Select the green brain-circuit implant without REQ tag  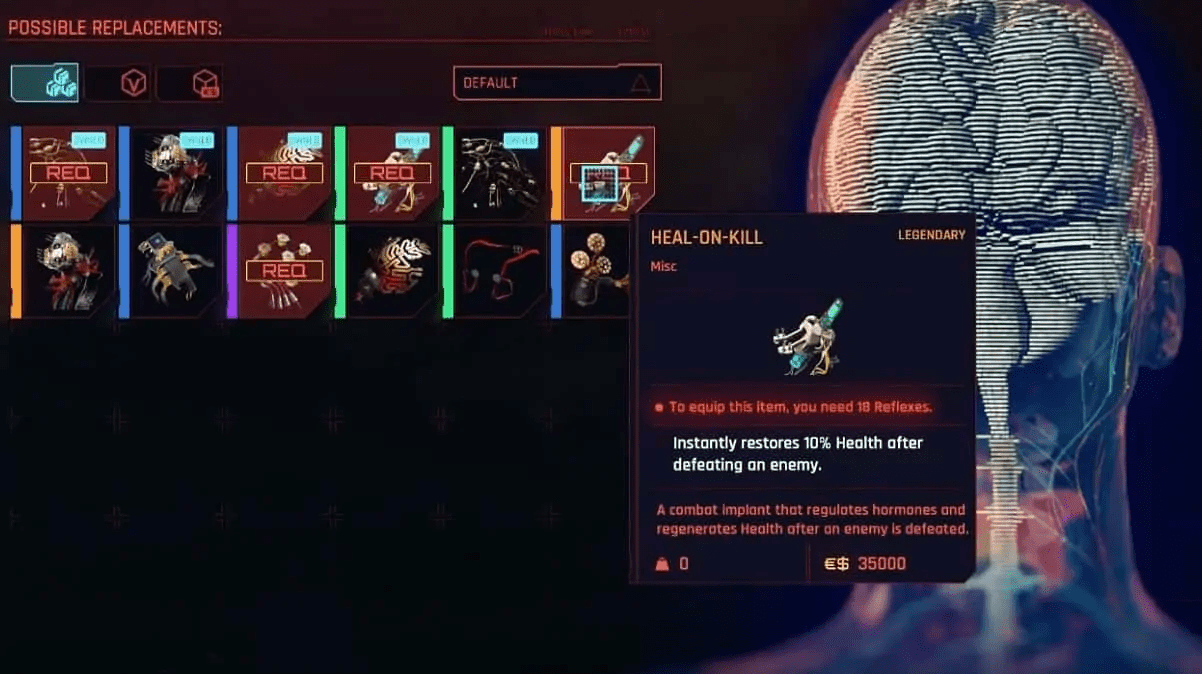pyautogui.click(x=391, y=271)
